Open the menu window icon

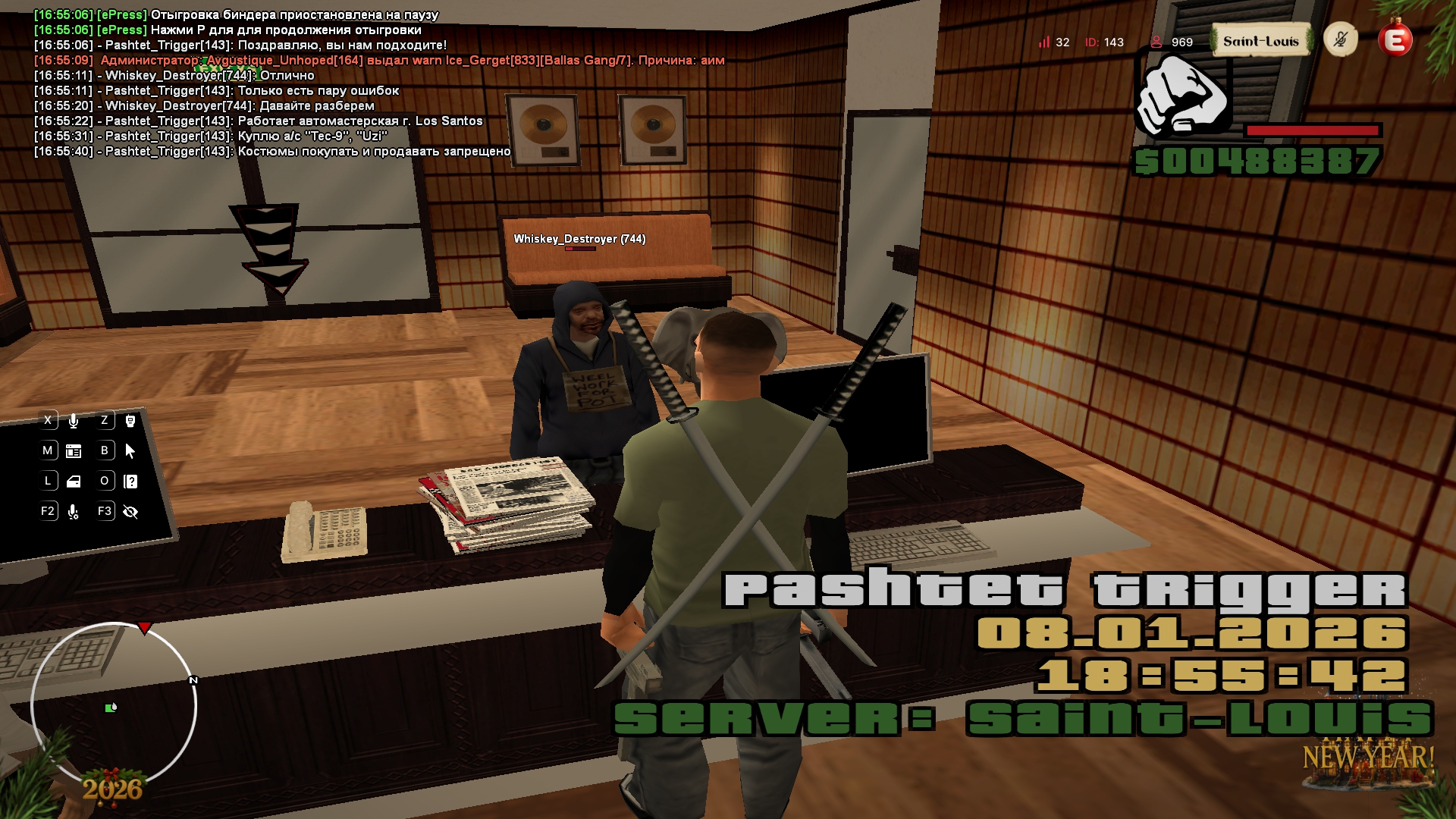(x=74, y=451)
